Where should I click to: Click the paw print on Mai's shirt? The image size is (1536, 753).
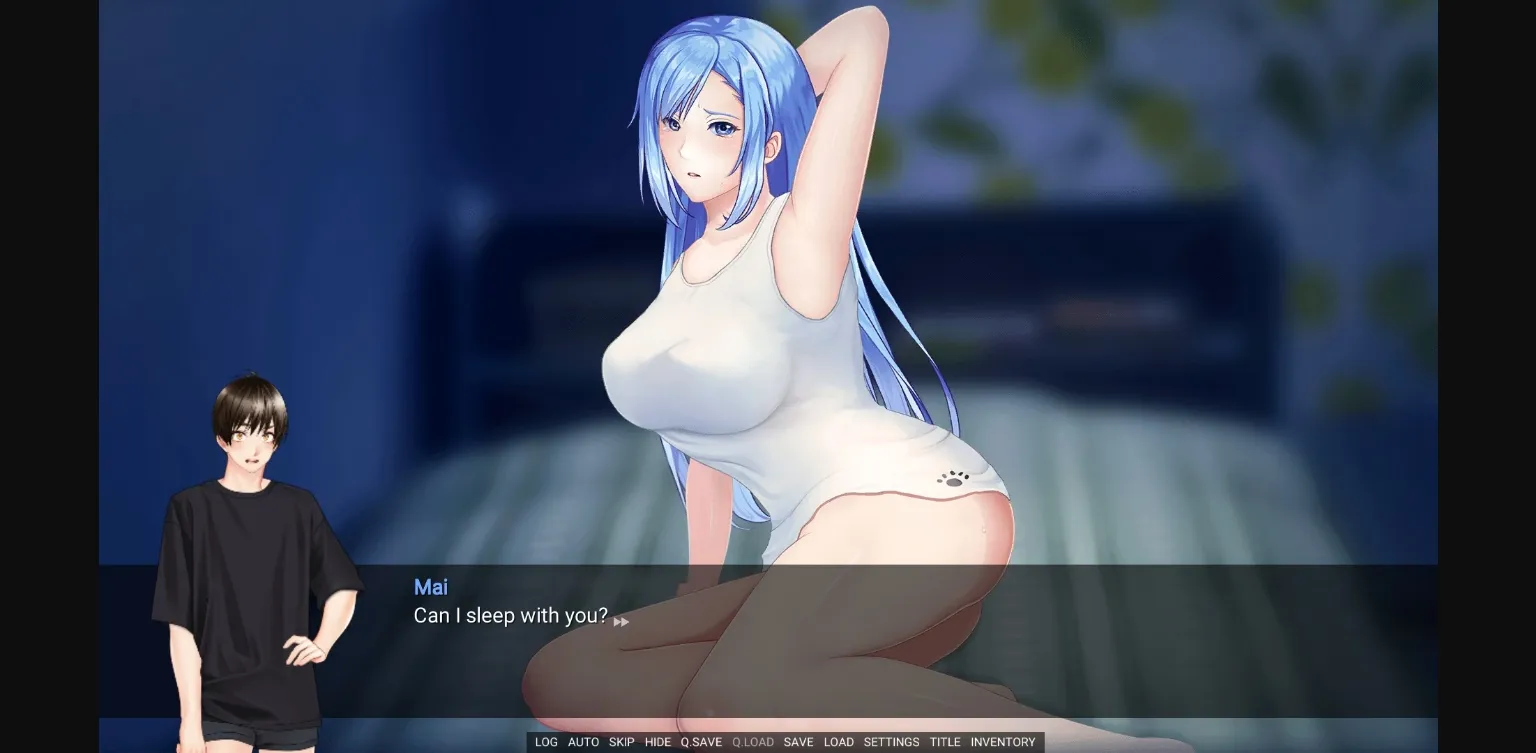954,479
